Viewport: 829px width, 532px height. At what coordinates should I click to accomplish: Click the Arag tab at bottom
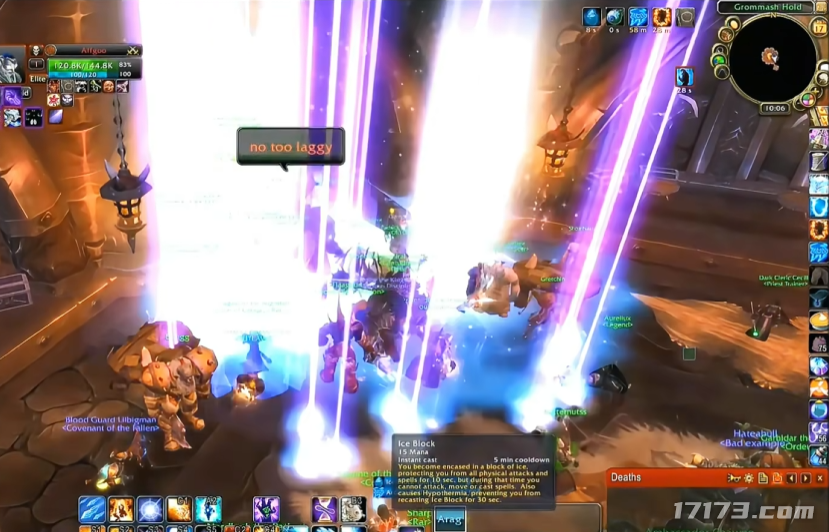pos(450,520)
